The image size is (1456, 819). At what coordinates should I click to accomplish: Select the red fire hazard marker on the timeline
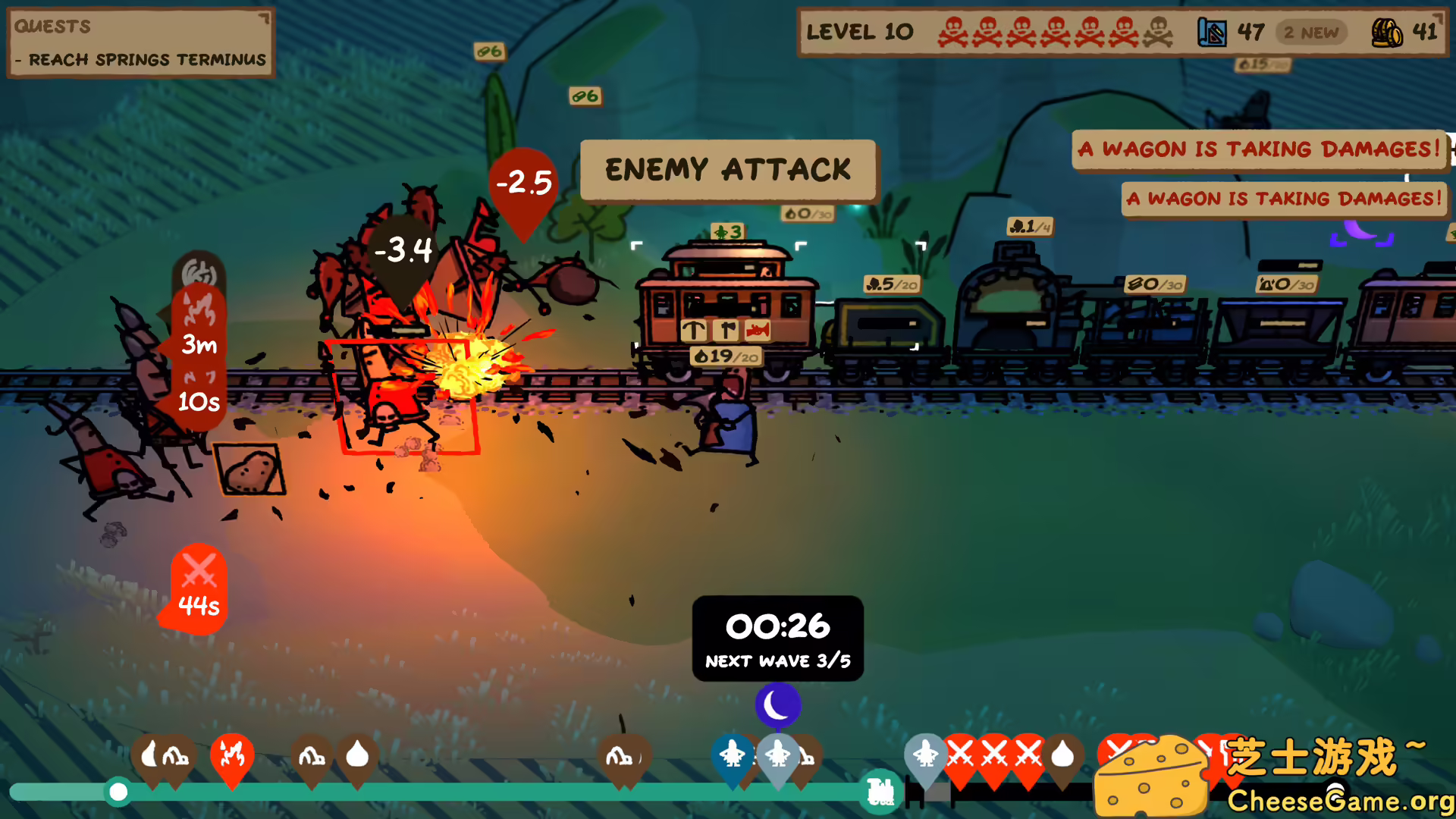point(234,755)
